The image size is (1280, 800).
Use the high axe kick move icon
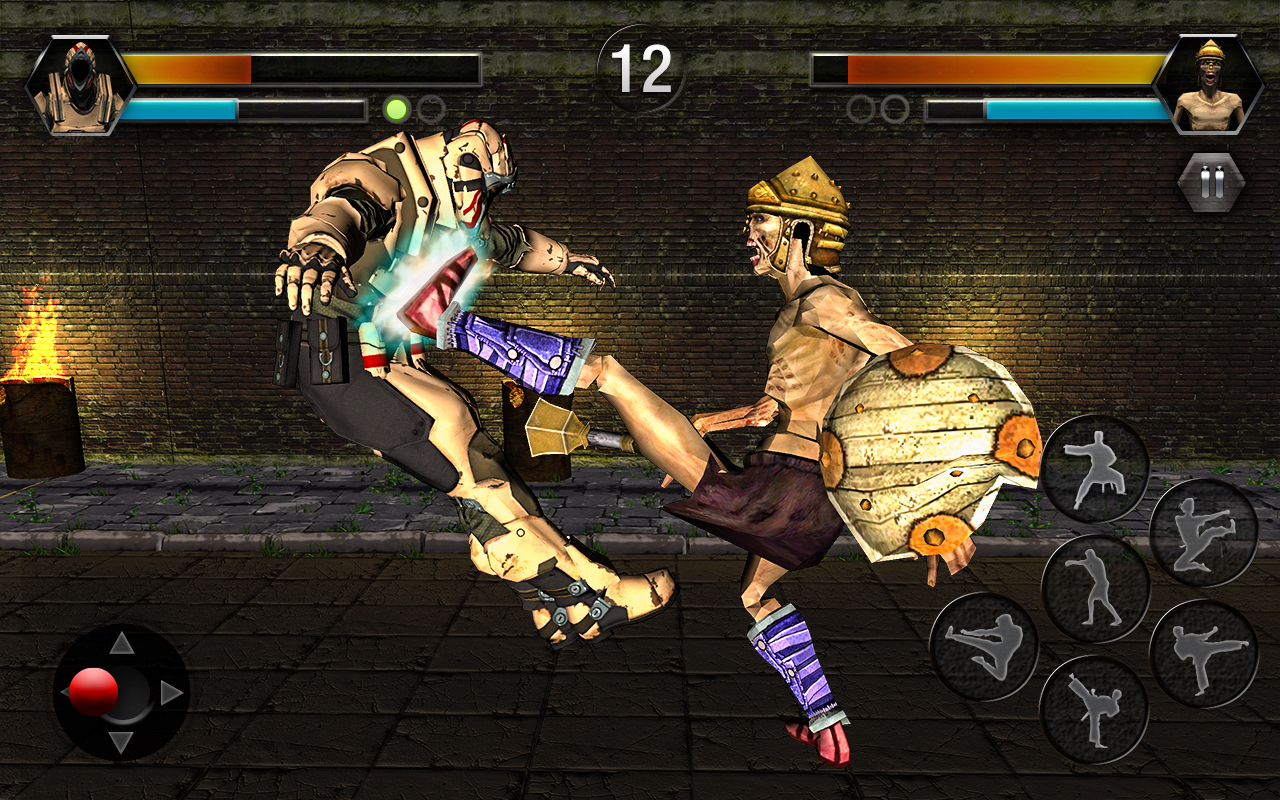coord(1093,706)
